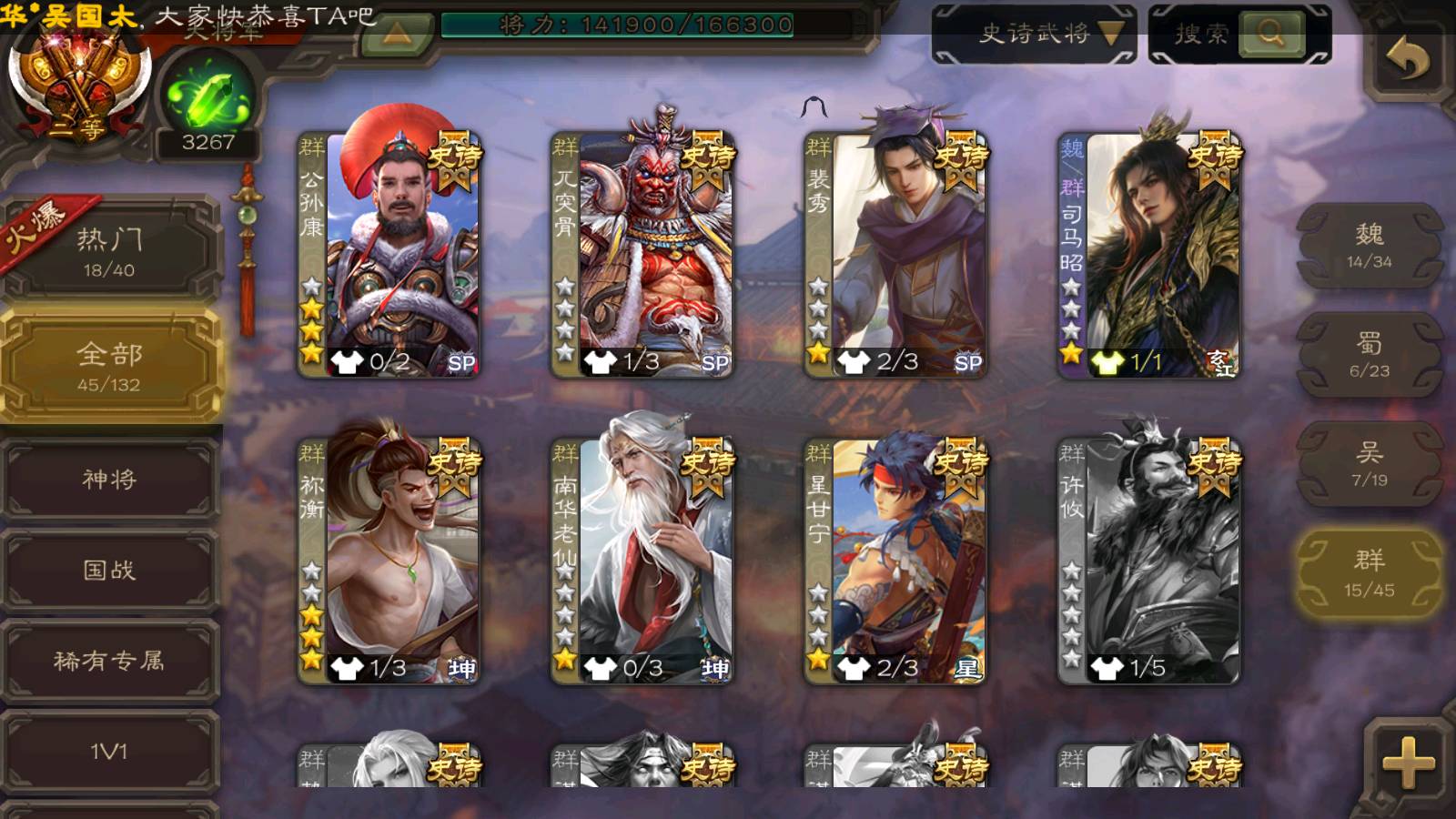The width and height of the screenshot is (1456, 819).
Task: Select the 南华老仙 hero card
Action: [x=642, y=560]
